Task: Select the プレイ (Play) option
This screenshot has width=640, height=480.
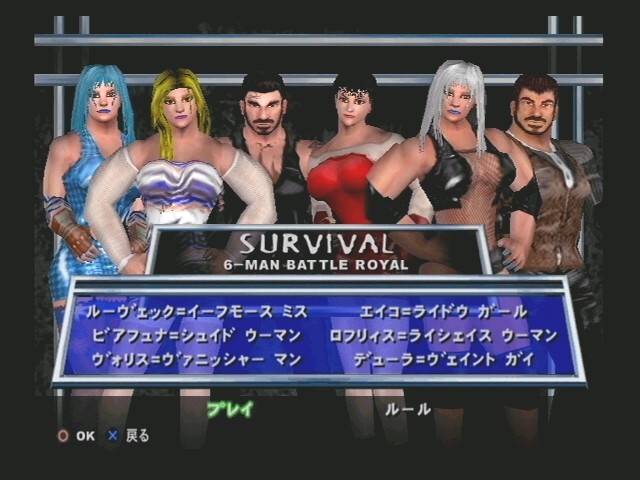Action: 230,409
